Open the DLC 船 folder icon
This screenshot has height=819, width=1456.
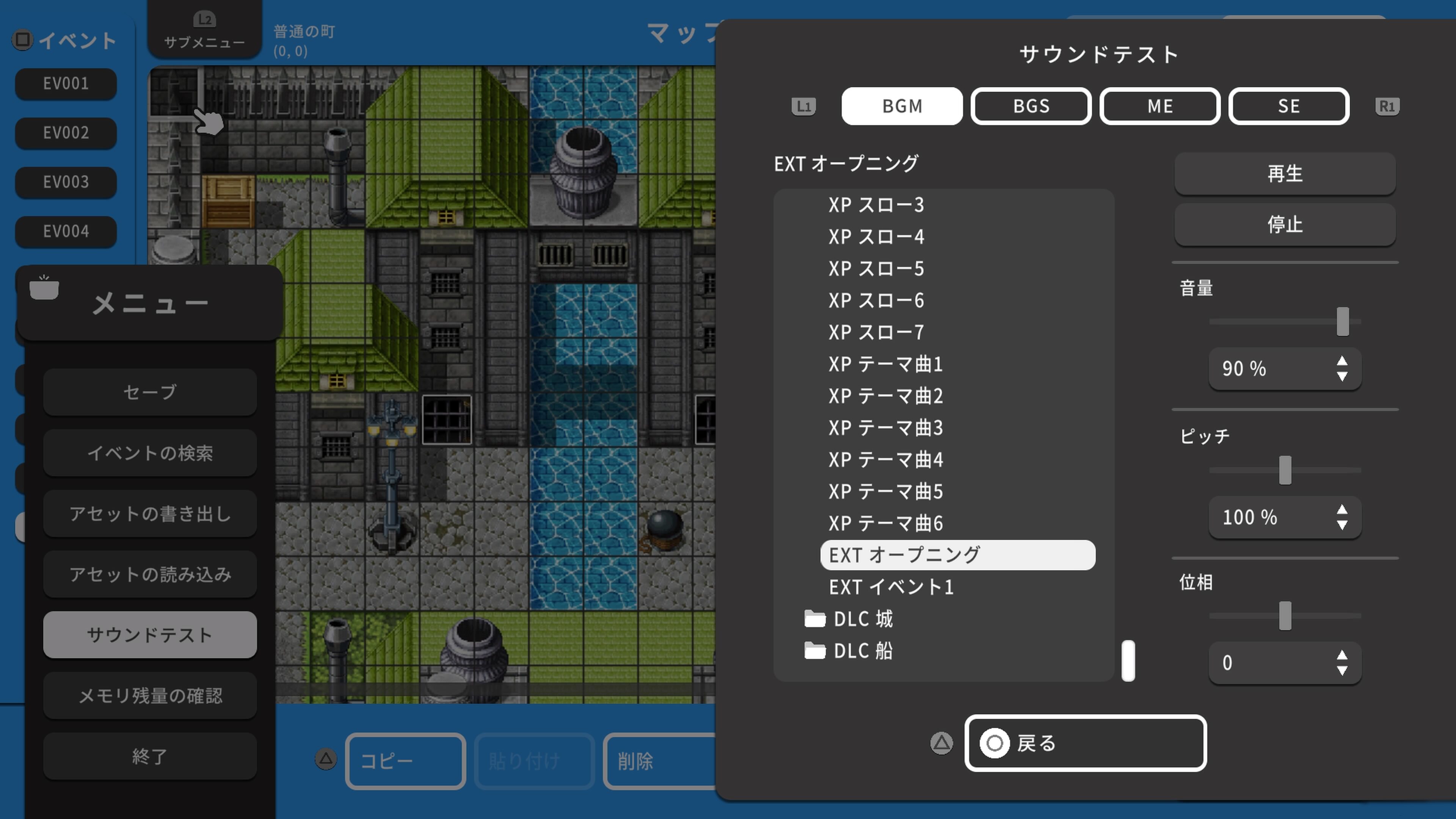point(816,651)
